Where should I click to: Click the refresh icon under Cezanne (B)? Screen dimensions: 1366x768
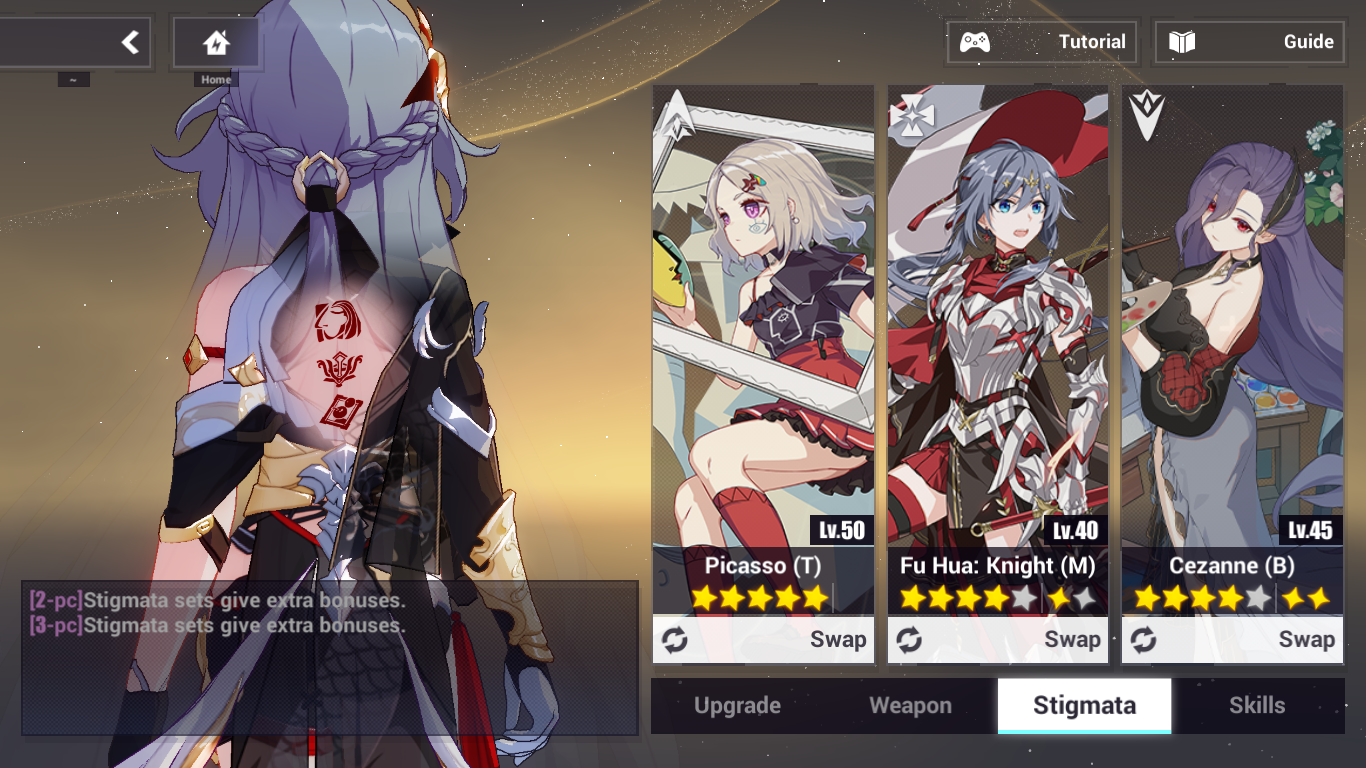coord(1144,639)
